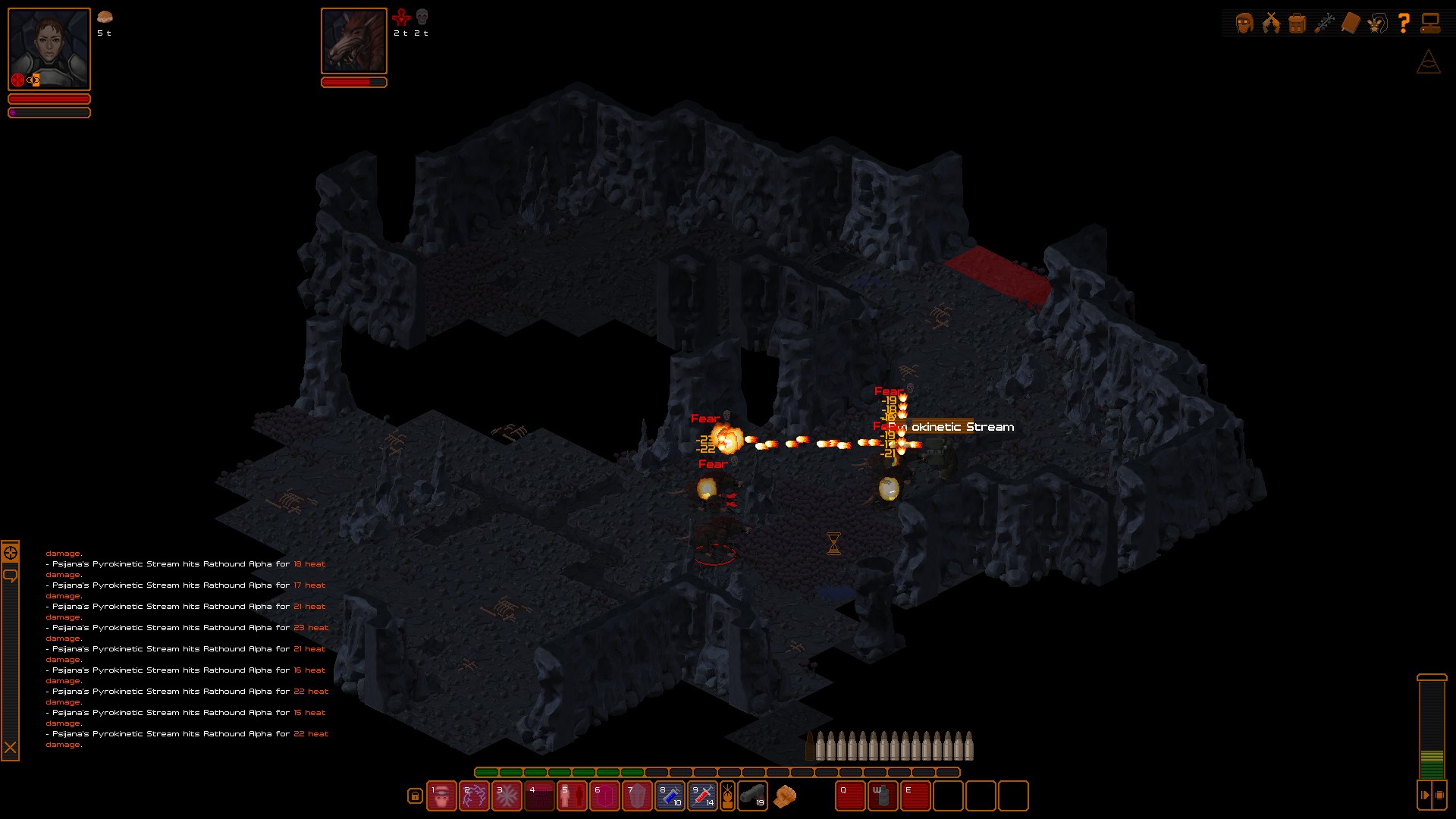Image resolution: width=1456 pixels, height=819 pixels.
Task: Open the journal book icon
Action: tap(1351, 23)
